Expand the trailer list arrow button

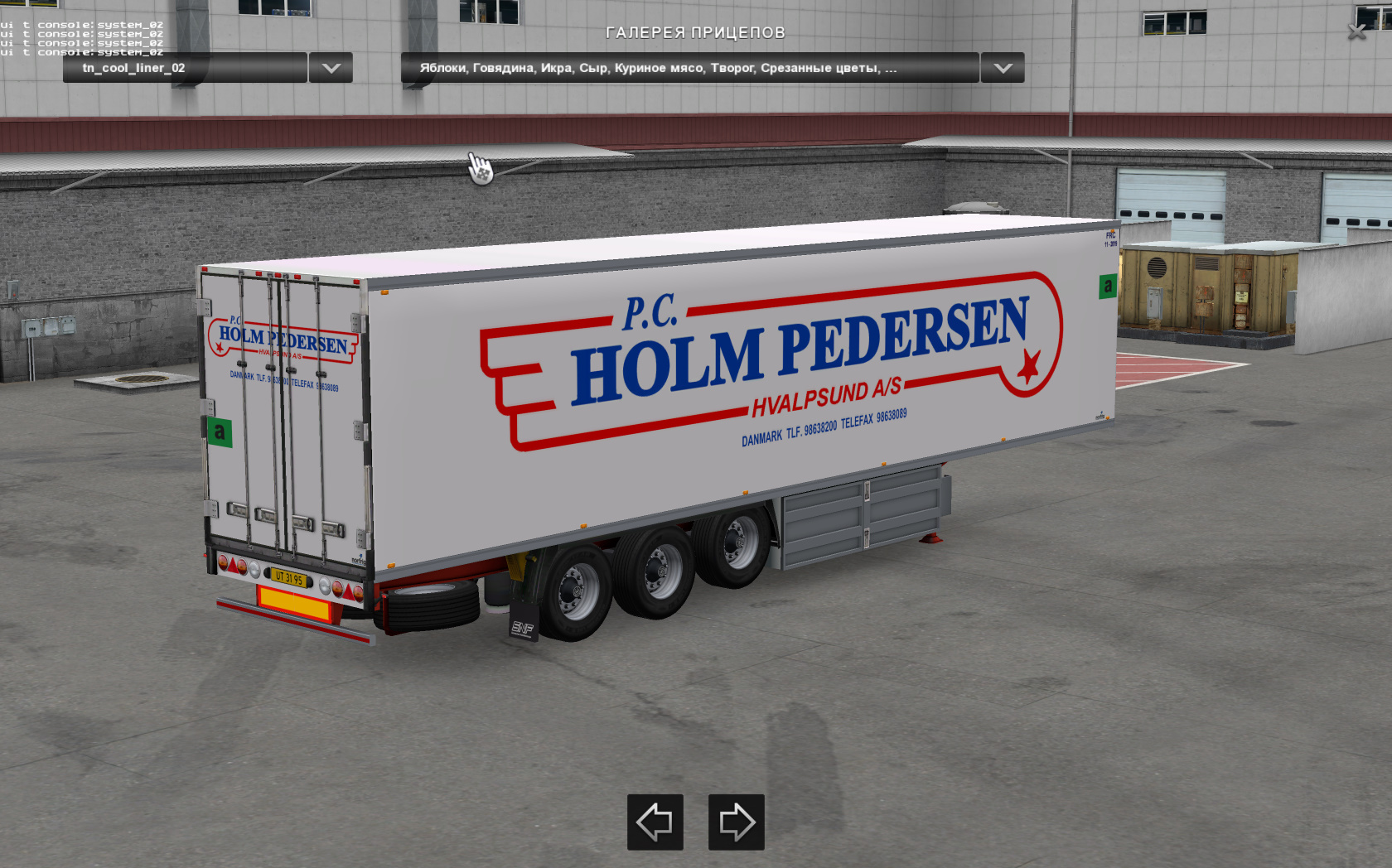tap(331, 68)
